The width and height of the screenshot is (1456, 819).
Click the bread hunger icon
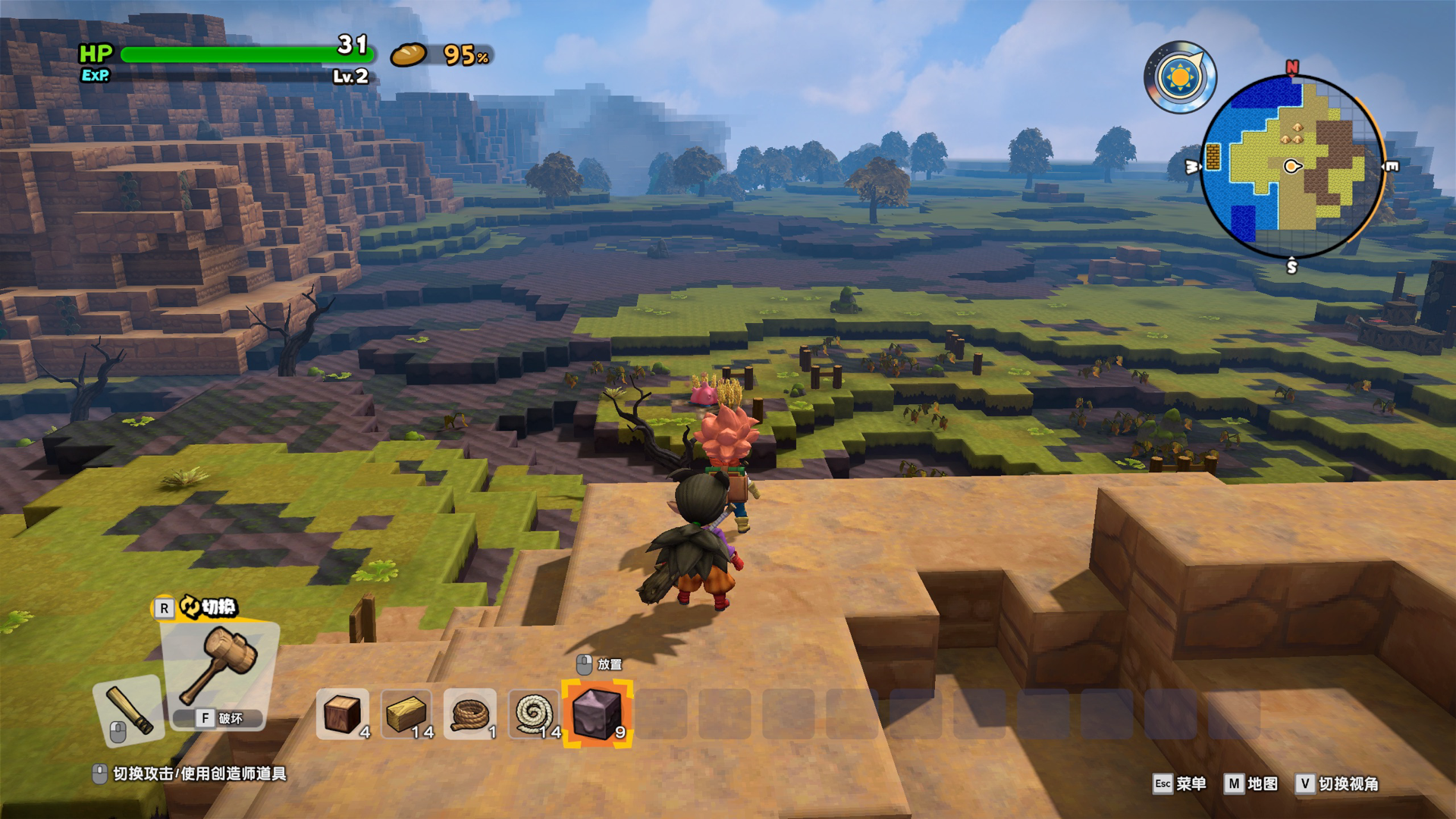pos(409,55)
